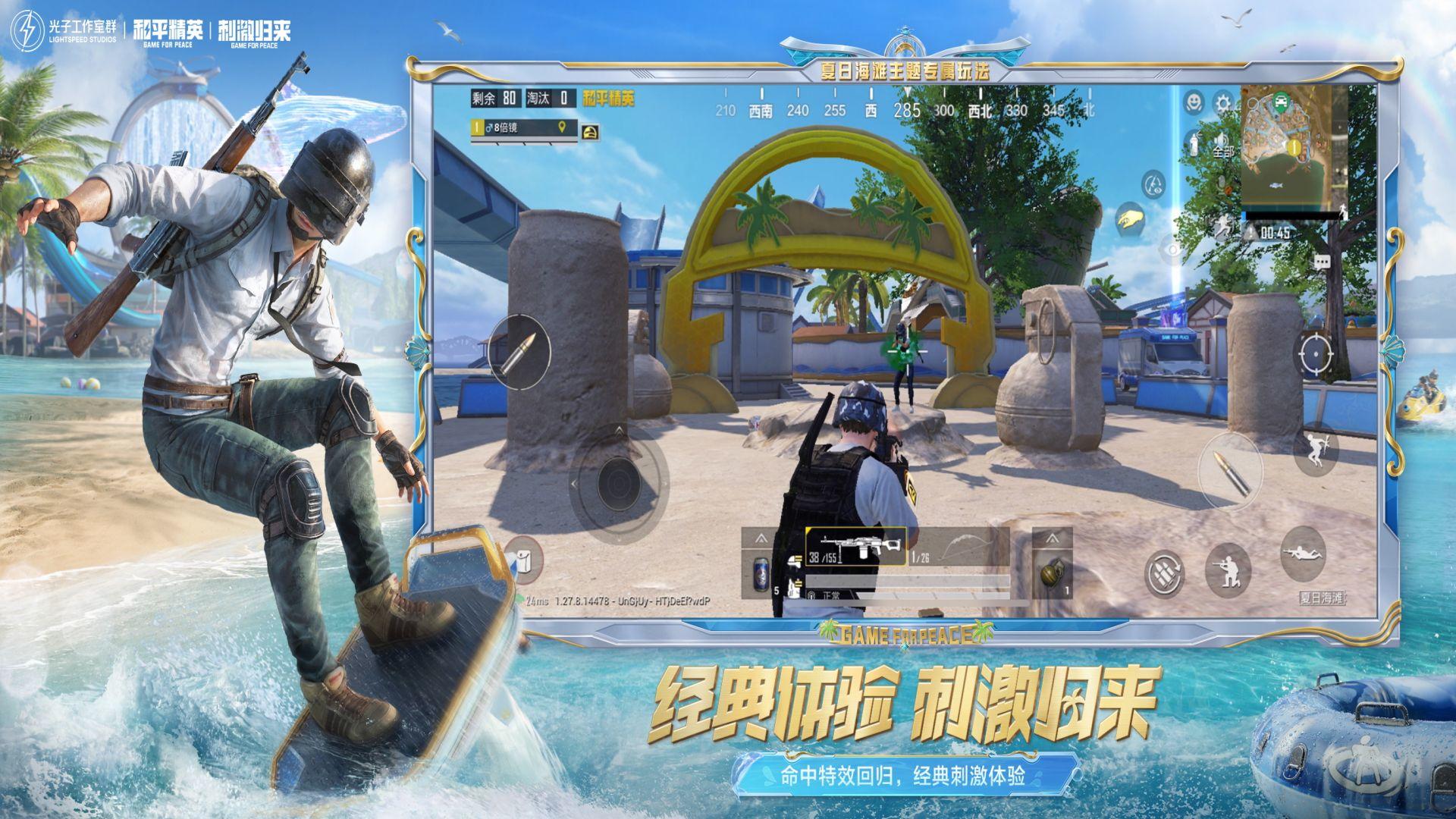Open the emote wheel smiley icon
Viewport: 1456px width, 819px height.
(x=1194, y=102)
